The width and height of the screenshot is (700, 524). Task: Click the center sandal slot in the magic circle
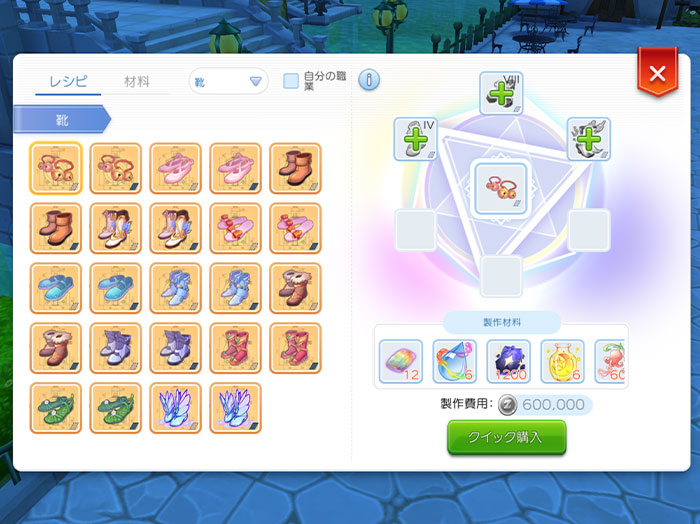500,187
